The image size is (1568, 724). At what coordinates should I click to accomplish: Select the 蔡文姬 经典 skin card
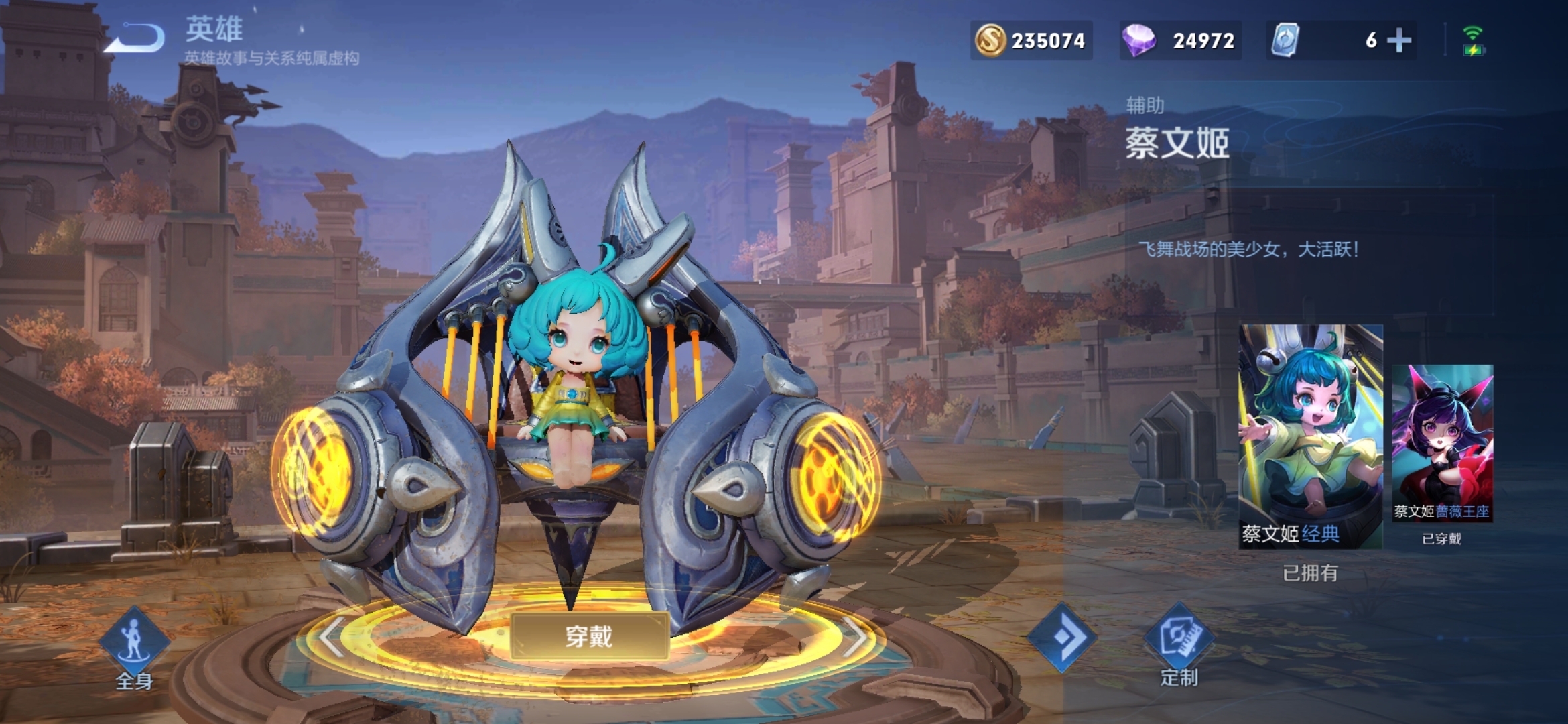tap(1310, 436)
